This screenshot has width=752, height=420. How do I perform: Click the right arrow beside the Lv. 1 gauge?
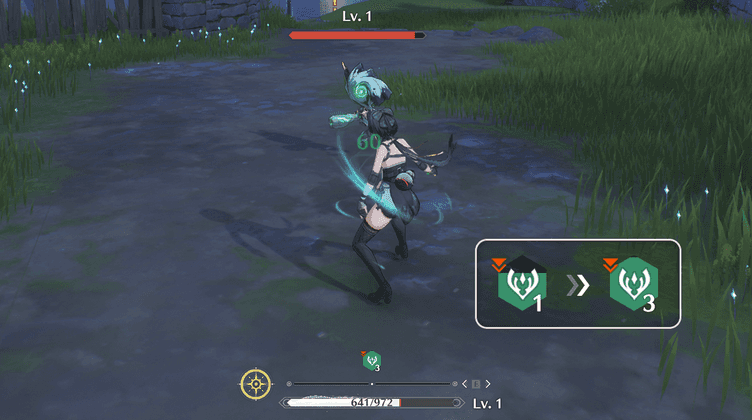tap(488, 384)
